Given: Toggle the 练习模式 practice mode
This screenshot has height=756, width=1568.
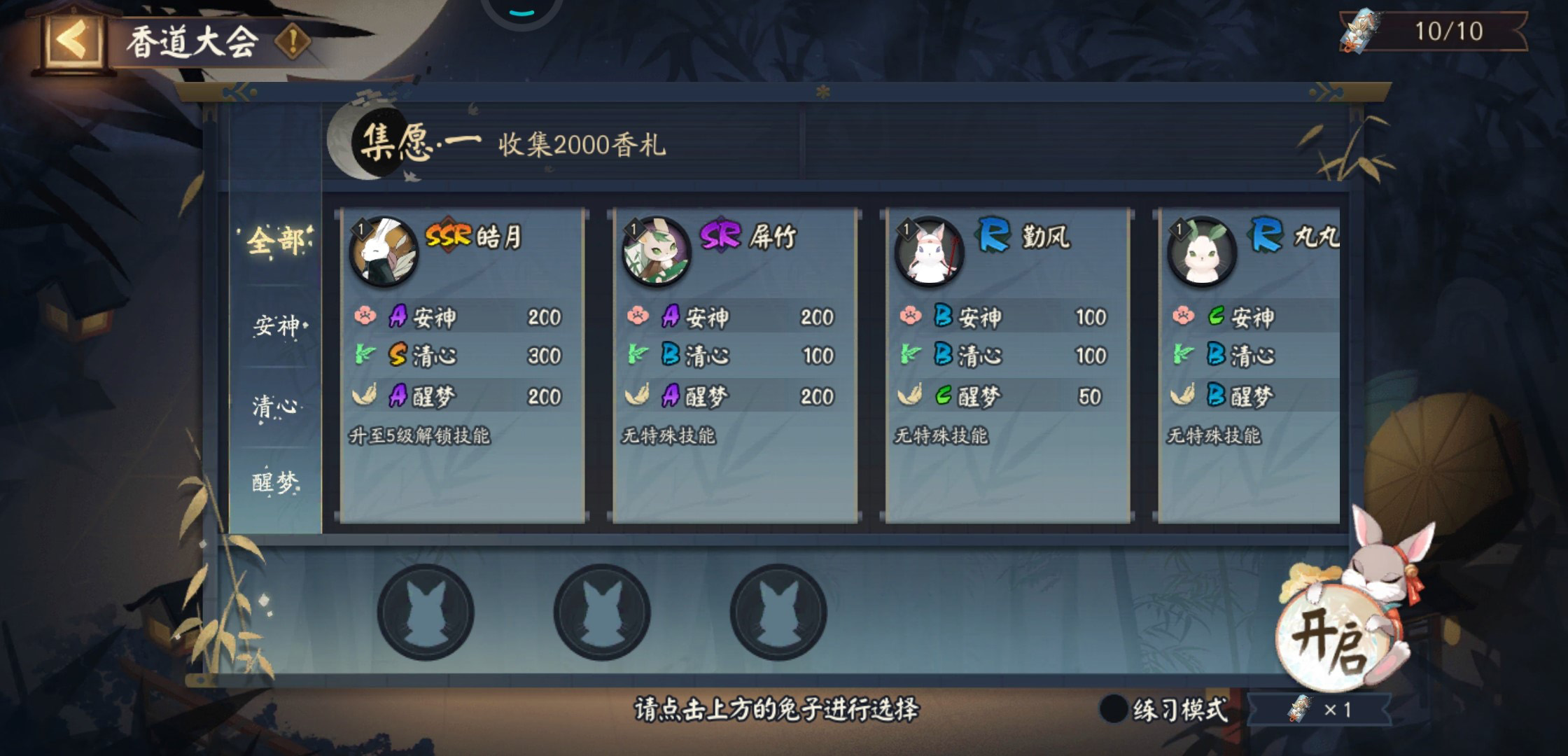Looking at the screenshot, I should point(1114,709).
